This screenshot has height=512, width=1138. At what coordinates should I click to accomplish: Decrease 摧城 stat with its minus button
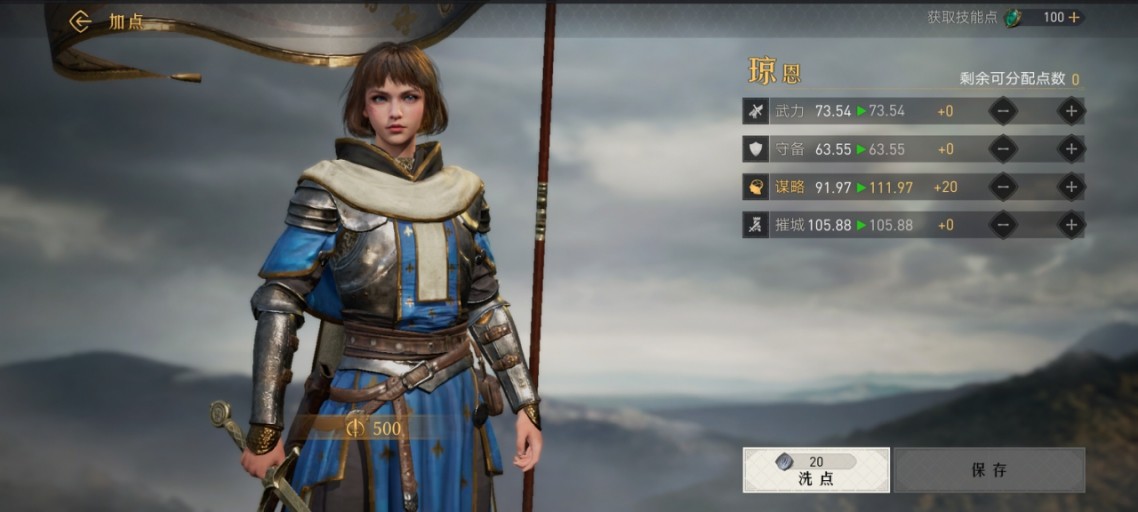coord(1003,225)
